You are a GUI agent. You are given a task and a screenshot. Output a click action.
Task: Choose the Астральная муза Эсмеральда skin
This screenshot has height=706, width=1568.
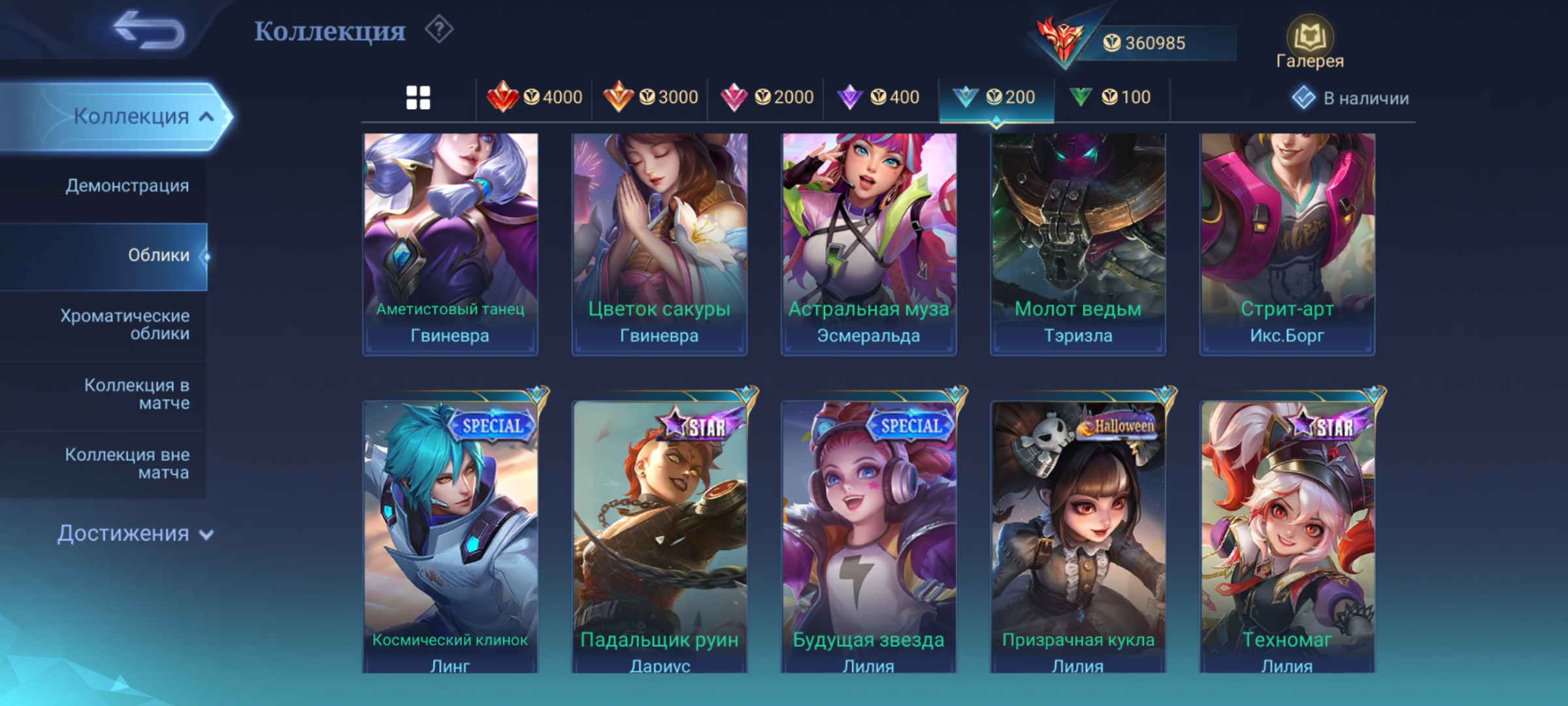coord(868,244)
